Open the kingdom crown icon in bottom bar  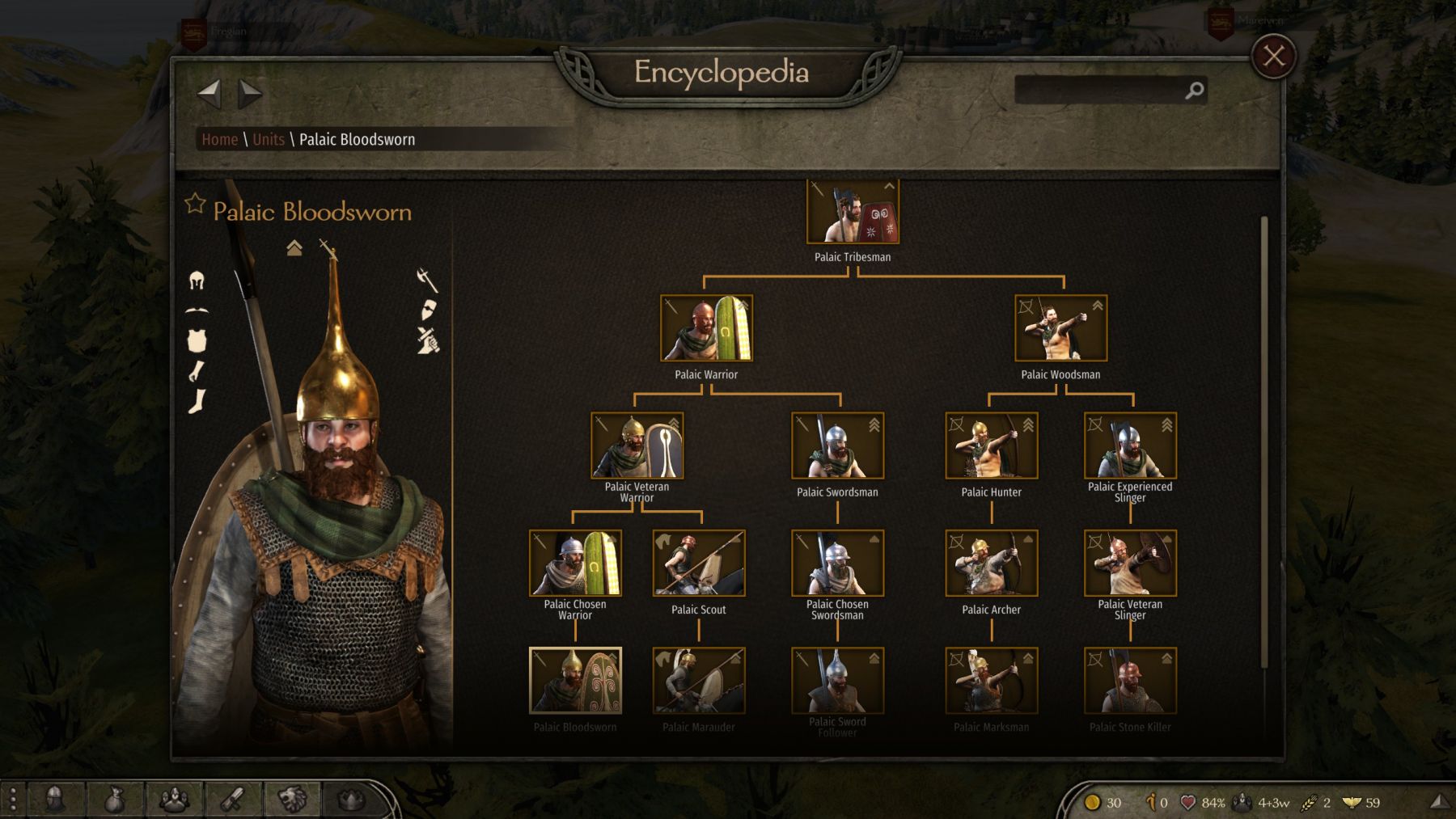click(x=351, y=800)
